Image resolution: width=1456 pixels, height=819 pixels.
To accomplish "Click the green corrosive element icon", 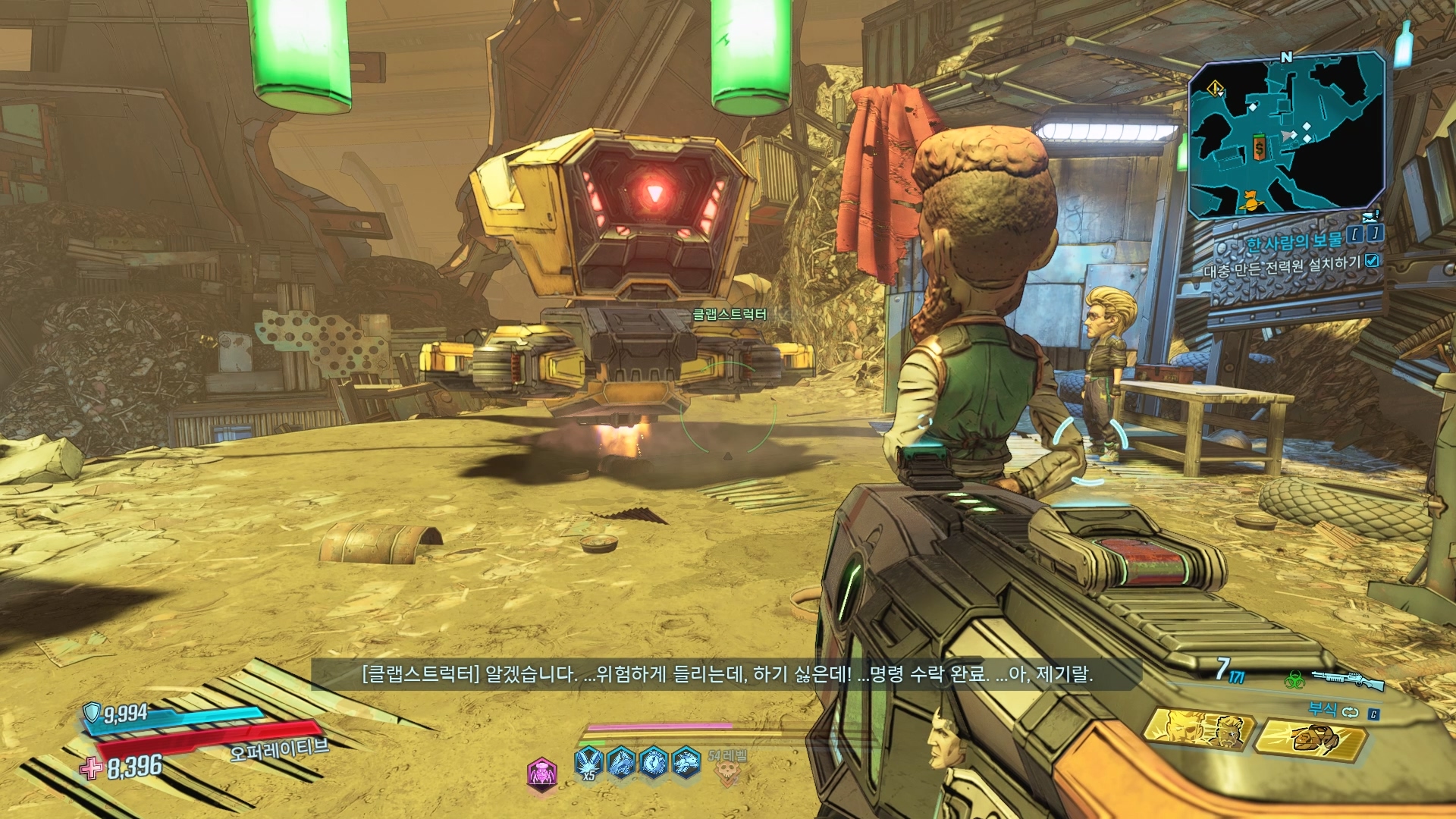I will pyautogui.click(x=1294, y=679).
